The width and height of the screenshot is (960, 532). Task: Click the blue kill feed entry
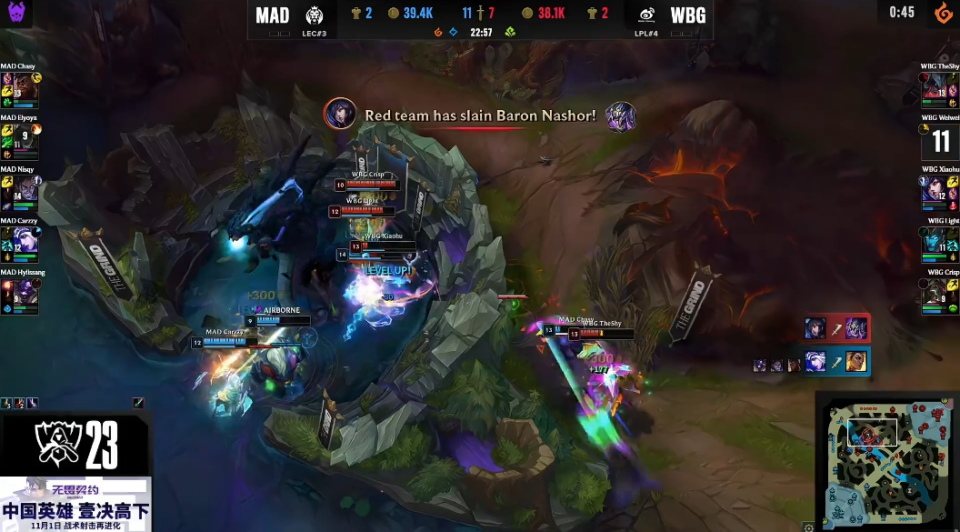pos(836,361)
